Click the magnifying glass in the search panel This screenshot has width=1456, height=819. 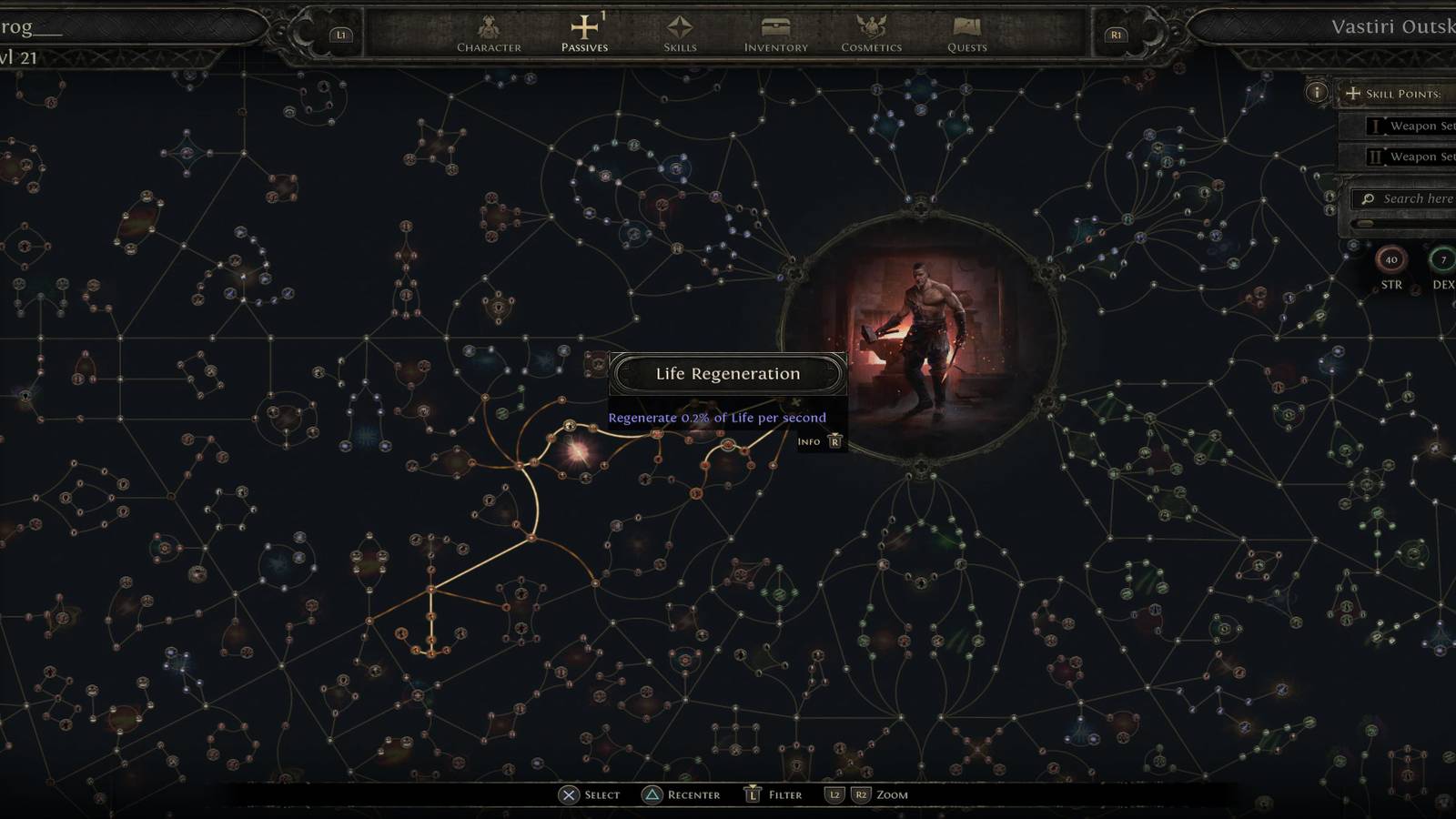[x=1367, y=198]
